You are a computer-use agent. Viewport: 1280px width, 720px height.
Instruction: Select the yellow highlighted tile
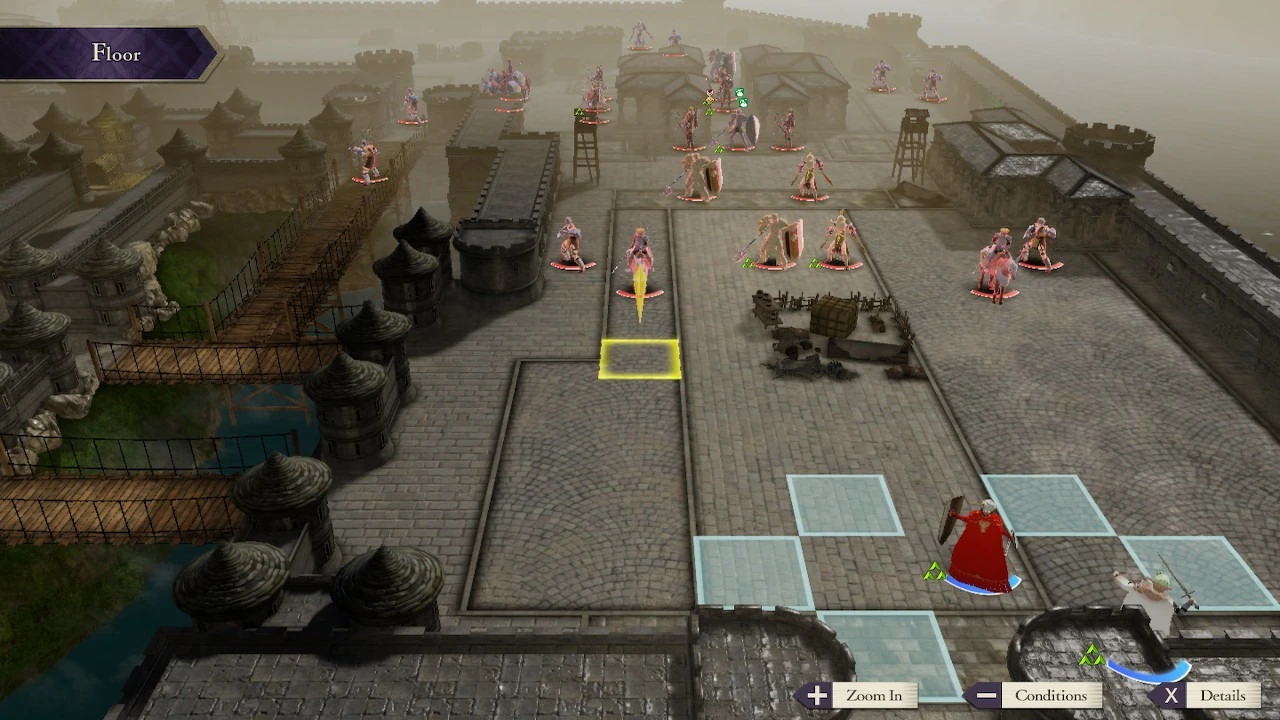click(x=638, y=358)
